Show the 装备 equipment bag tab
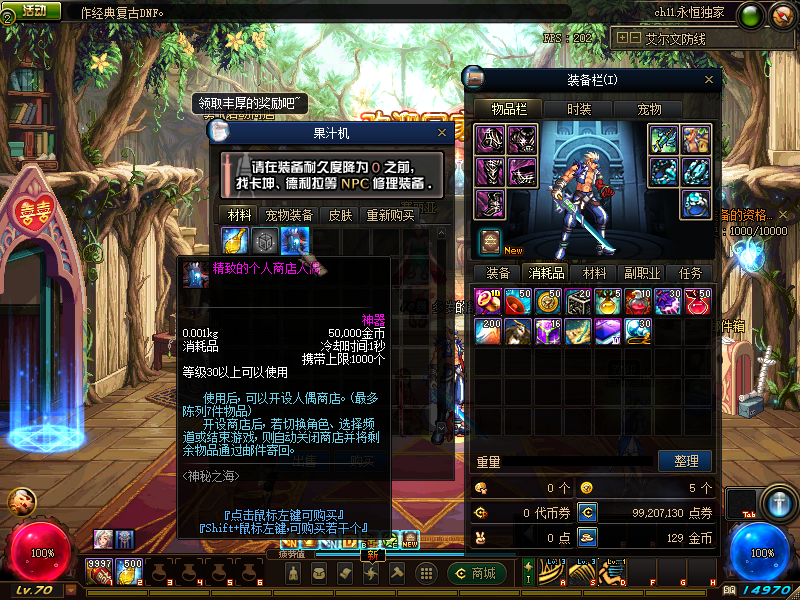 point(497,273)
